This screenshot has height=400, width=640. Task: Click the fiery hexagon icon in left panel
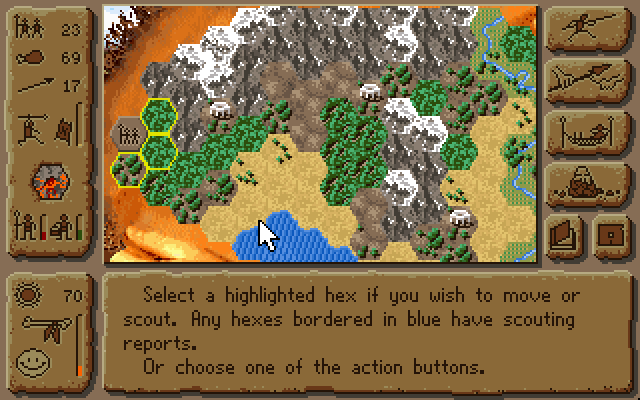[x=47, y=180]
